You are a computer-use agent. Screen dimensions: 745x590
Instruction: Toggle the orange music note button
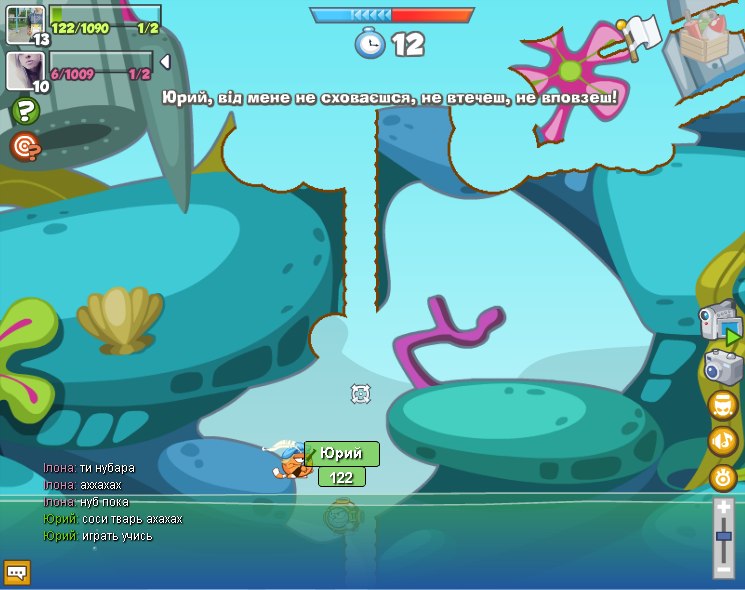(x=722, y=440)
